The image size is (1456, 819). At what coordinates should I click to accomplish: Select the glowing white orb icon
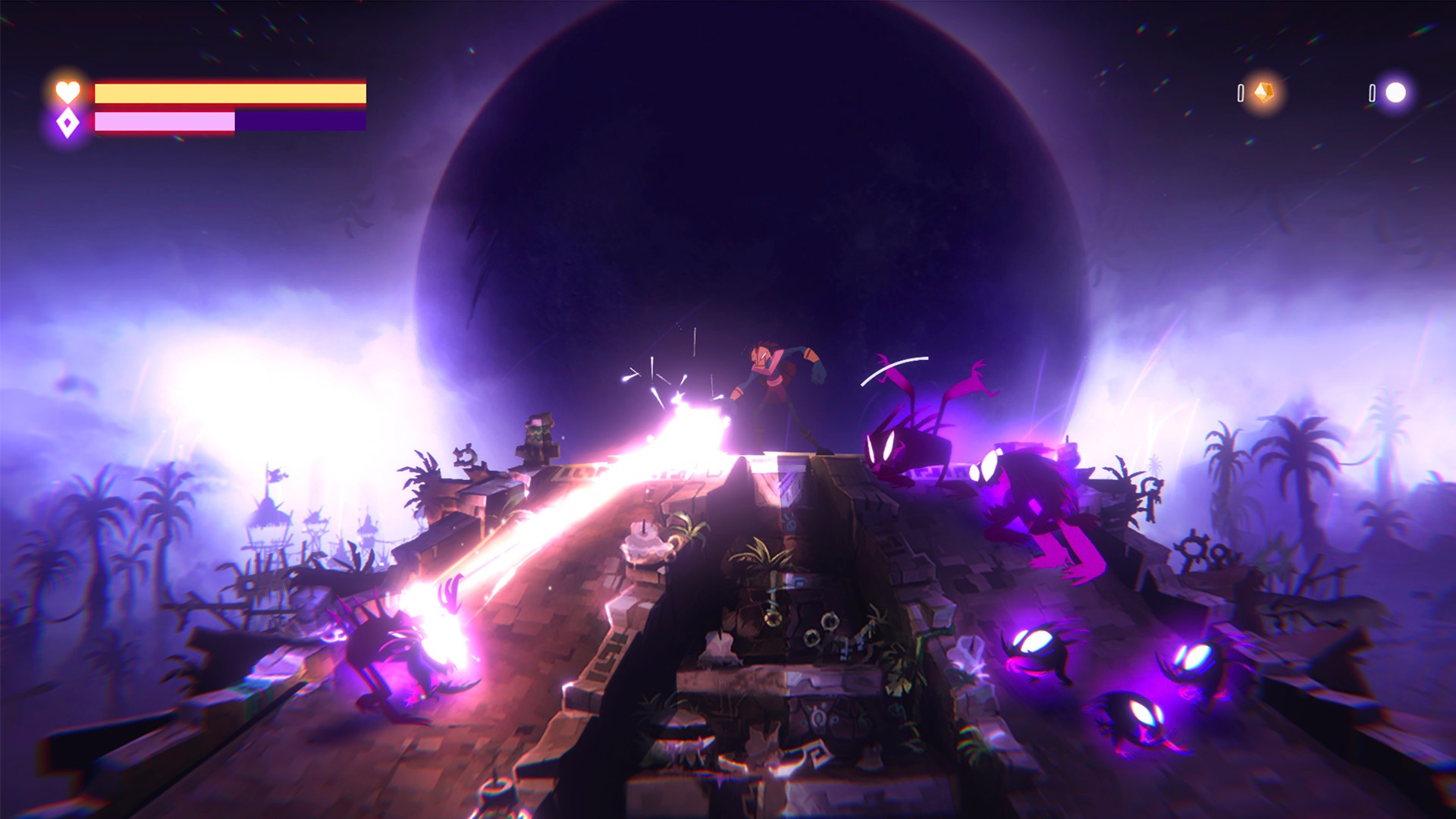(x=1395, y=93)
